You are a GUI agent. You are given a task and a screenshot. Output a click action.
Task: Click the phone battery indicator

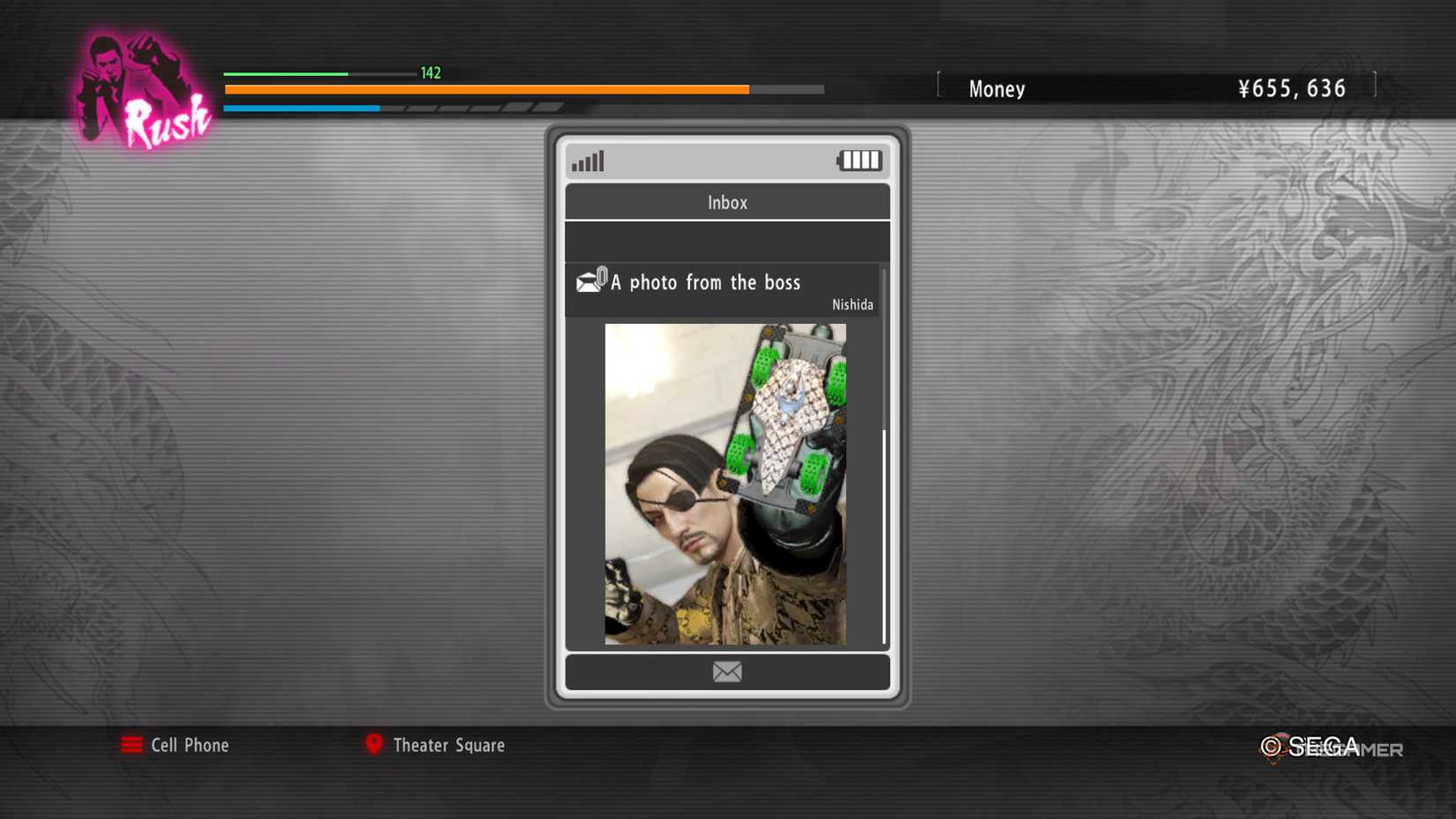pos(859,160)
